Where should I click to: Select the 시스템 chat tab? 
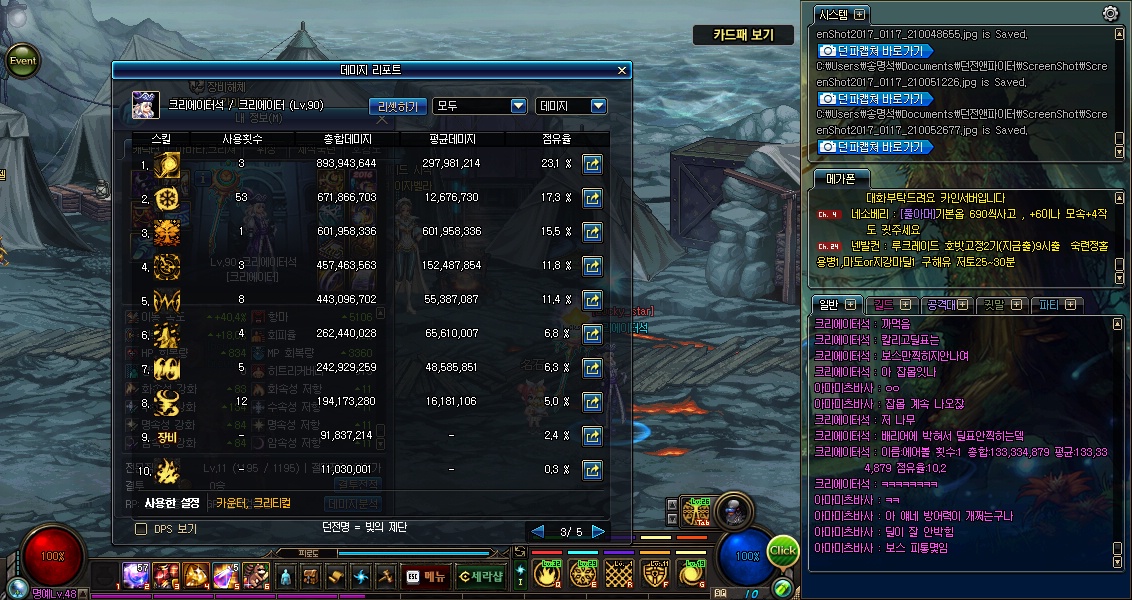(840, 14)
